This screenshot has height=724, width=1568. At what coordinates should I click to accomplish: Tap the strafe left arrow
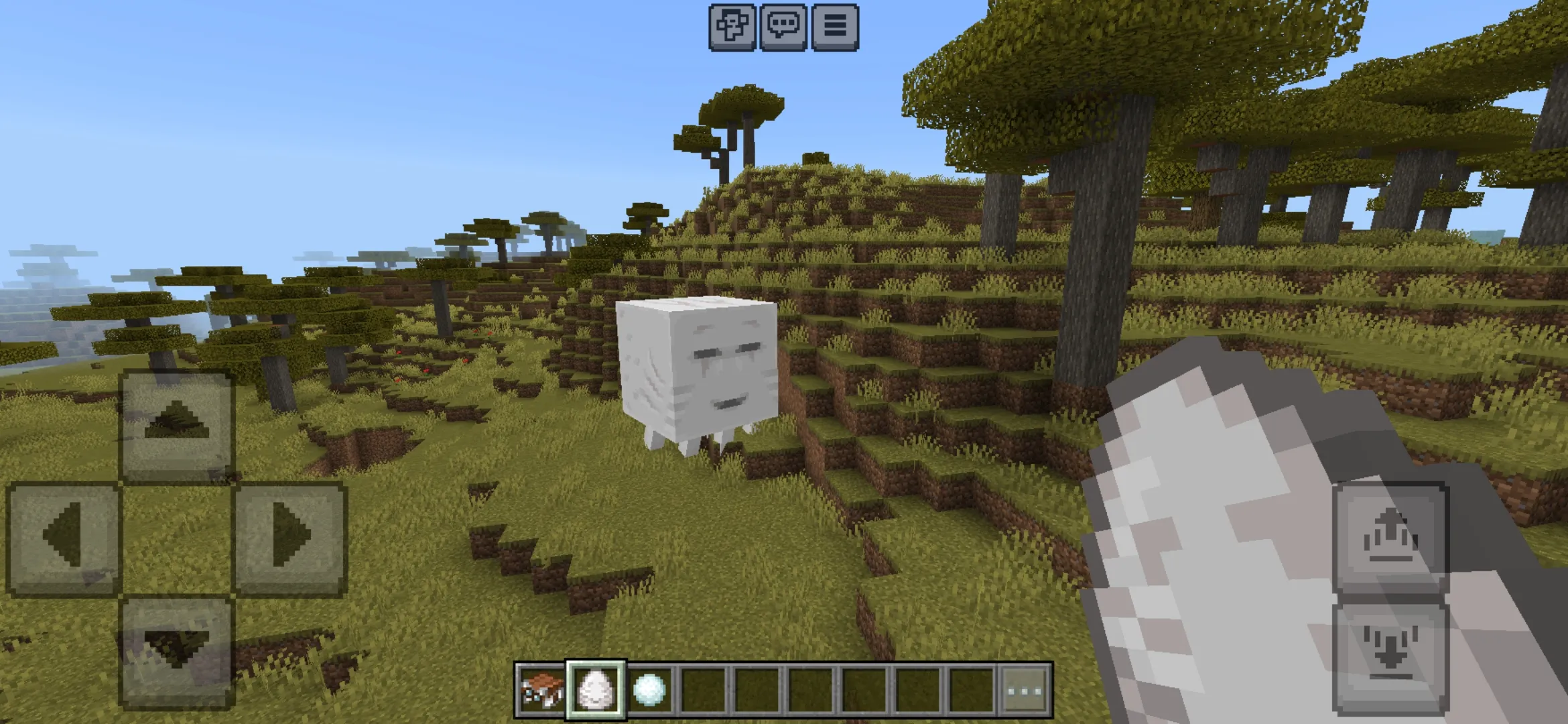pyautogui.click(x=63, y=537)
